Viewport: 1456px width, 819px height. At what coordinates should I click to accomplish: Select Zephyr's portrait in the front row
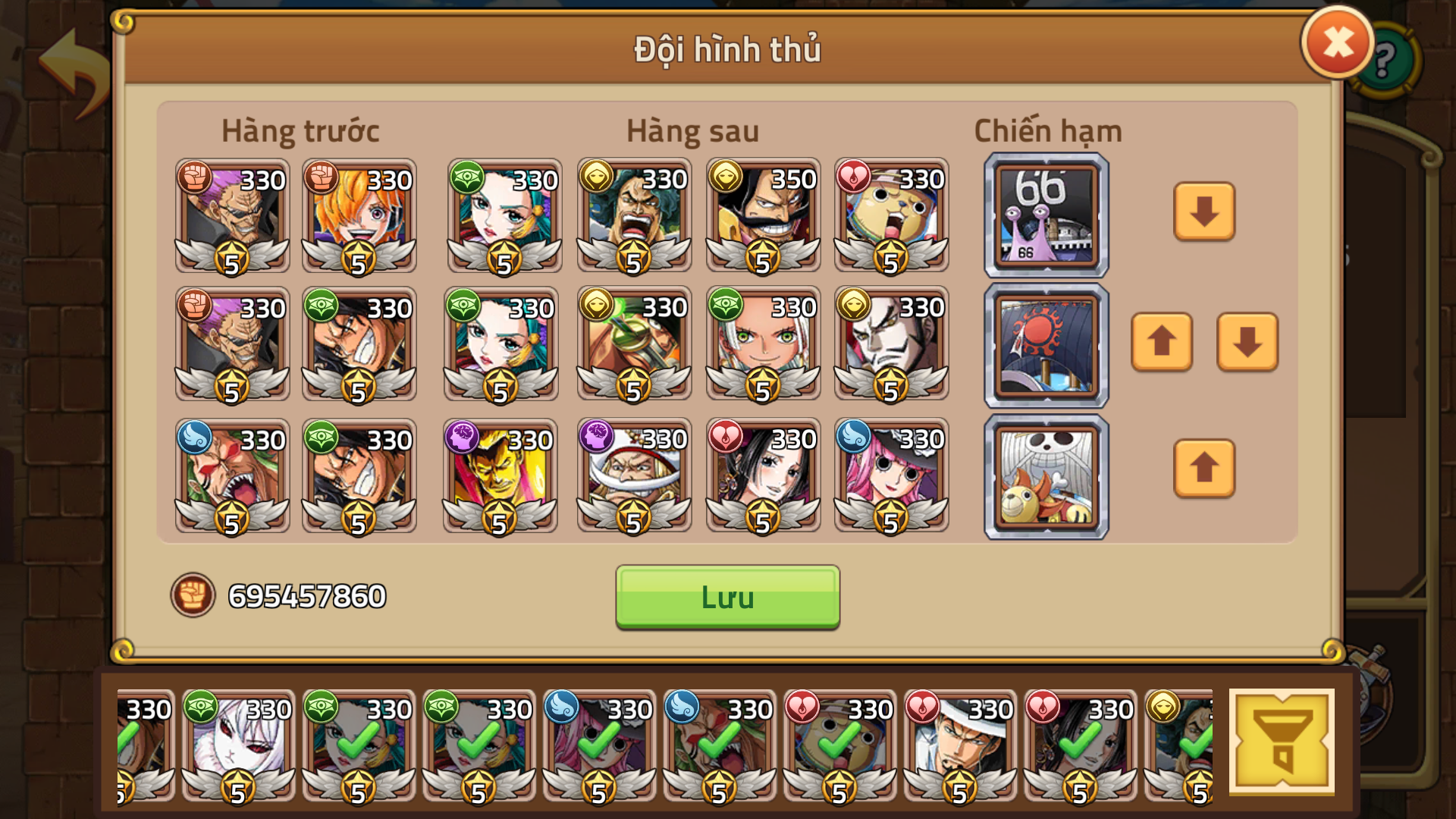coord(231,220)
